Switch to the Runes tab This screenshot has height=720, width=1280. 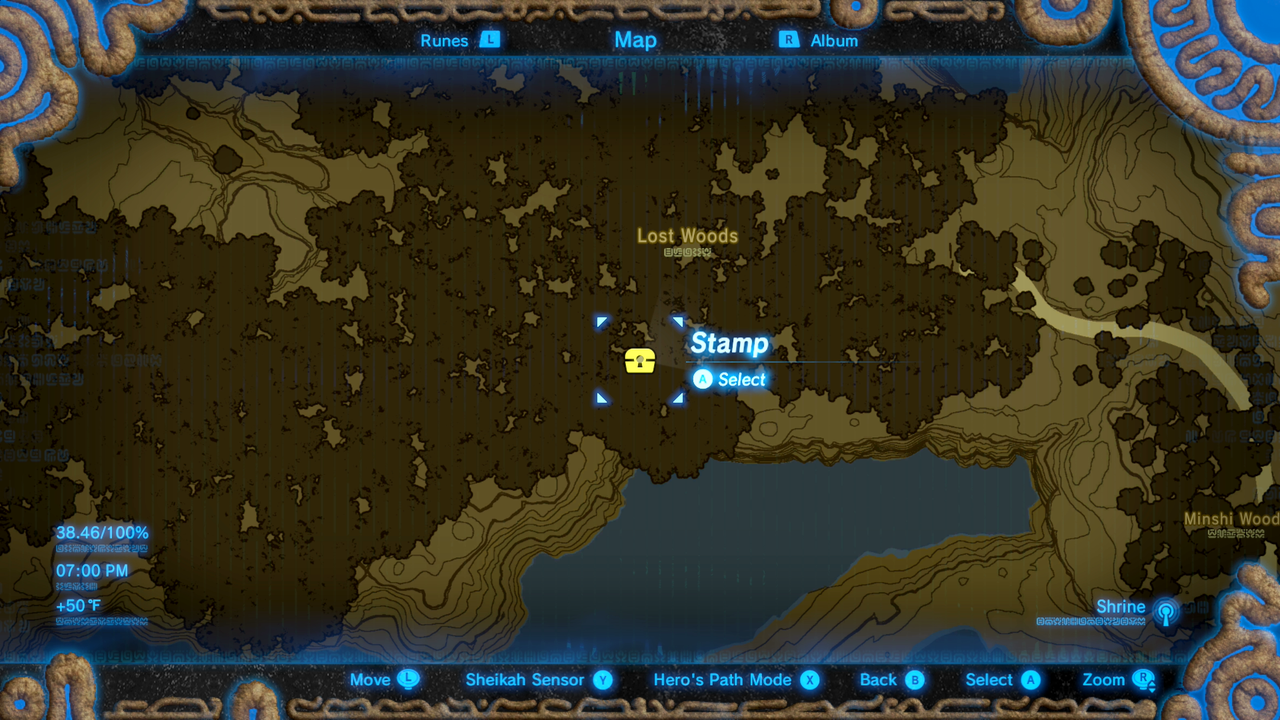click(443, 40)
